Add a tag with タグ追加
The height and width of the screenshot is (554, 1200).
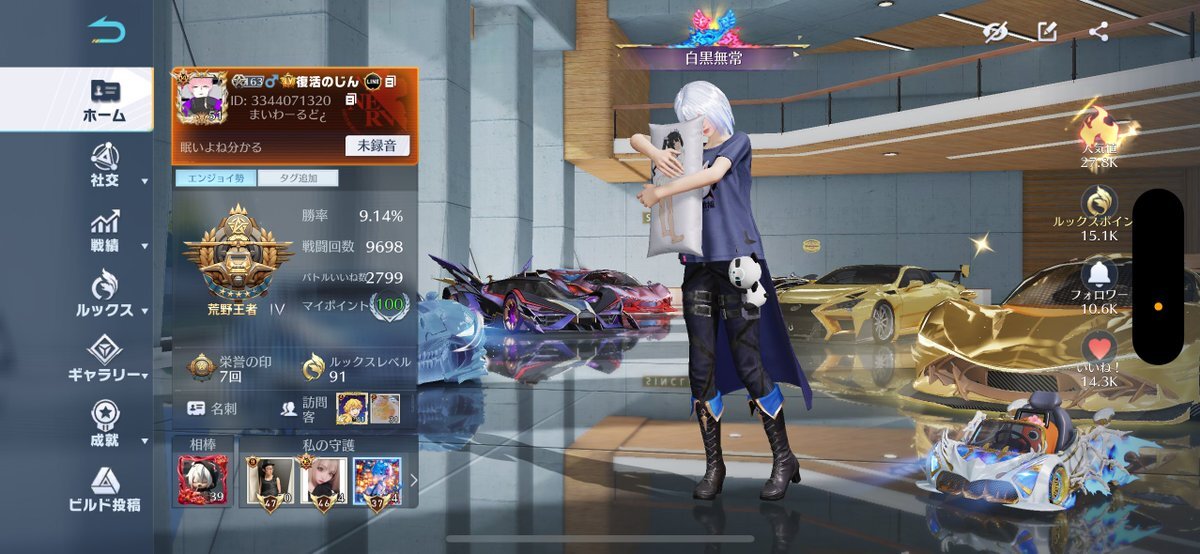pyautogui.click(x=297, y=178)
